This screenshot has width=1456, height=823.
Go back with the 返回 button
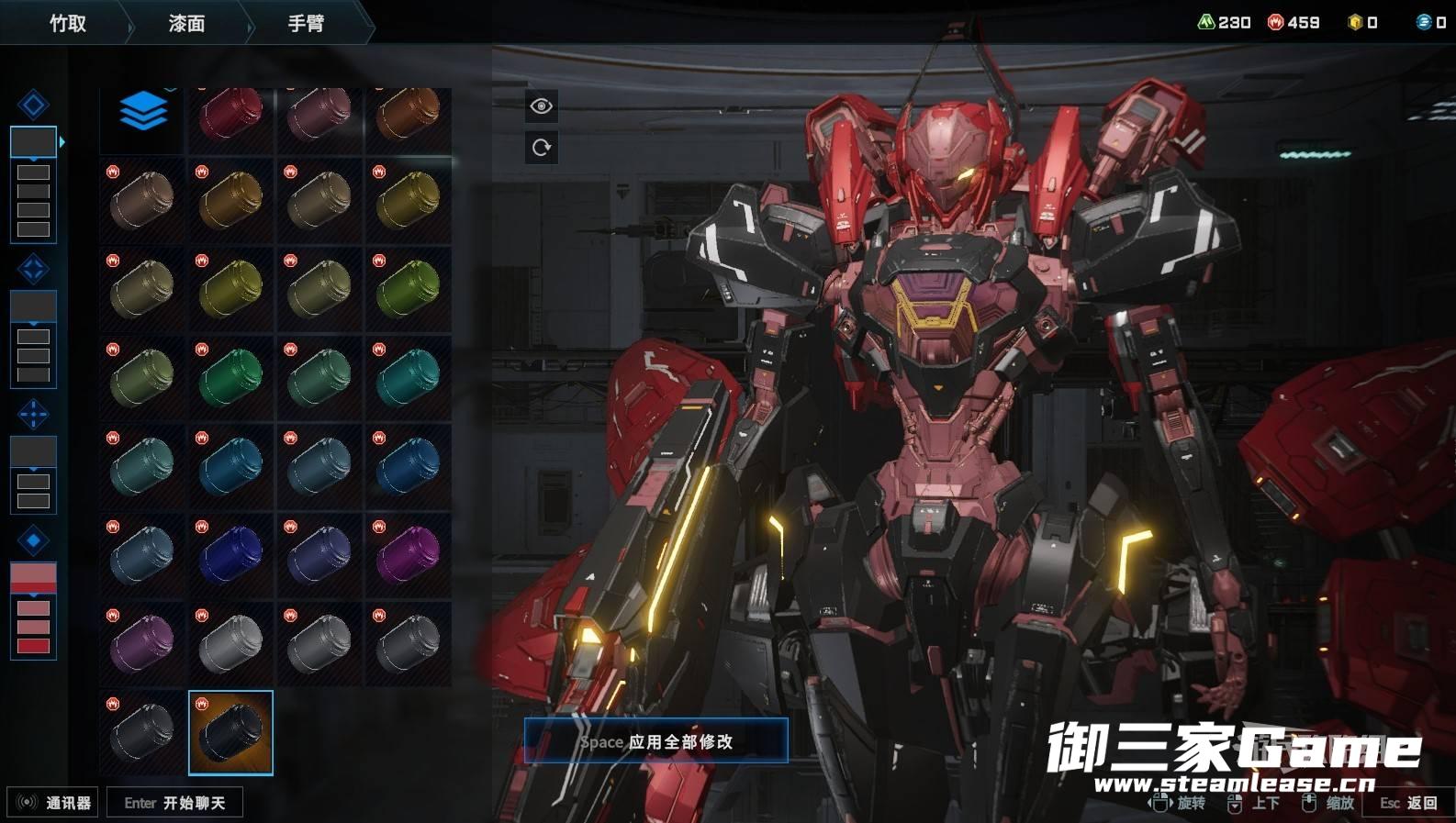[1408, 803]
